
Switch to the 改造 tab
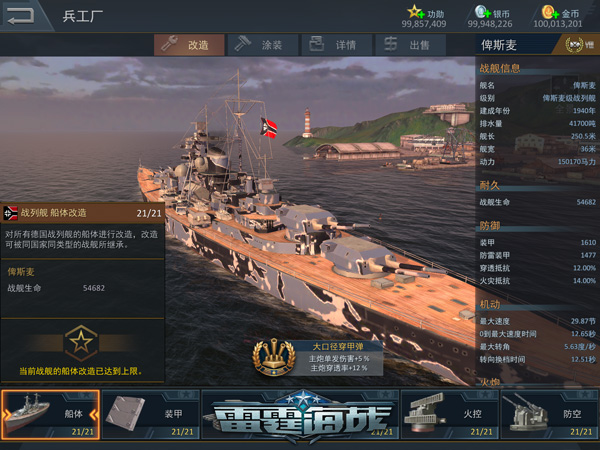pyautogui.click(x=187, y=45)
